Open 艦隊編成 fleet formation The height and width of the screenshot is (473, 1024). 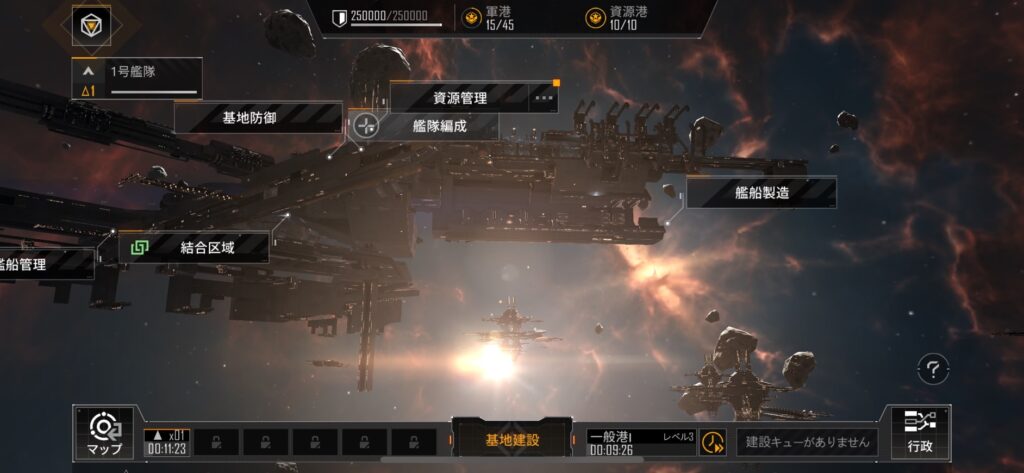tap(440, 126)
